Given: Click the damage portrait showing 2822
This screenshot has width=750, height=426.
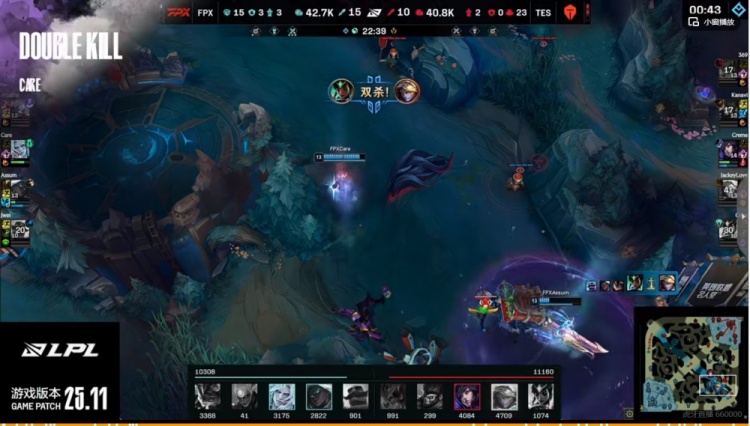Looking at the screenshot, I should [318, 397].
